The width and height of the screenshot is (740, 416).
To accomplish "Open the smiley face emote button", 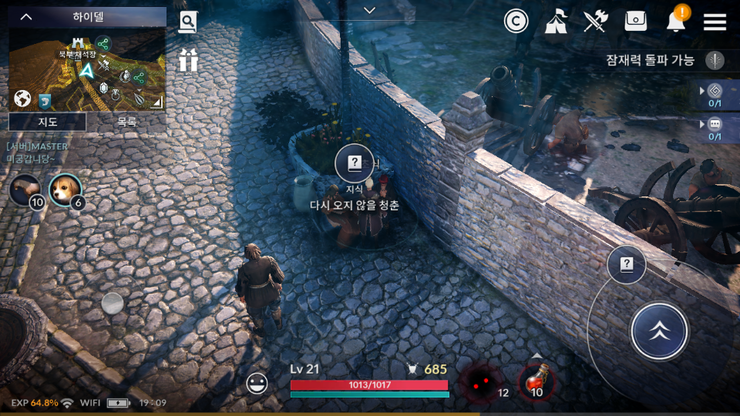I will (257, 383).
